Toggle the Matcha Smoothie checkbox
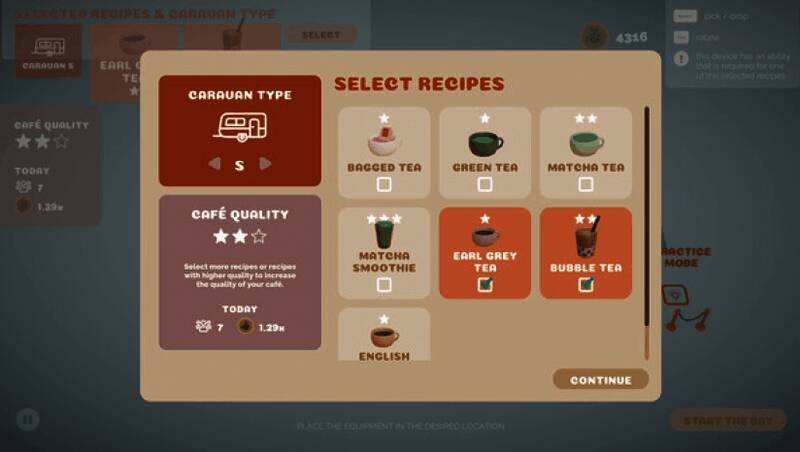800x452 pixels. click(x=384, y=285)
